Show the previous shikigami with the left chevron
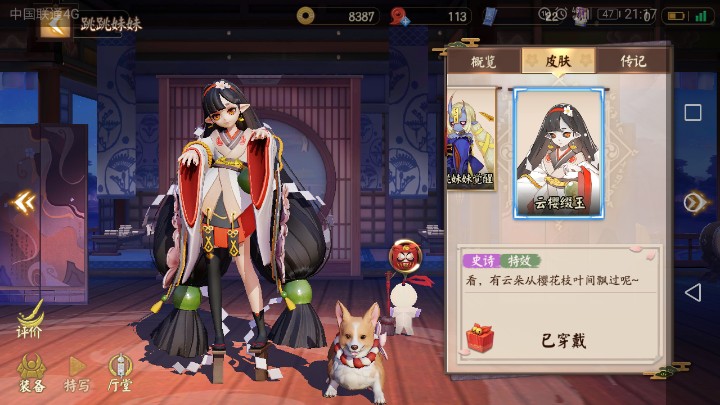Viewport: 720px width, 405px height. pos(23,203)
